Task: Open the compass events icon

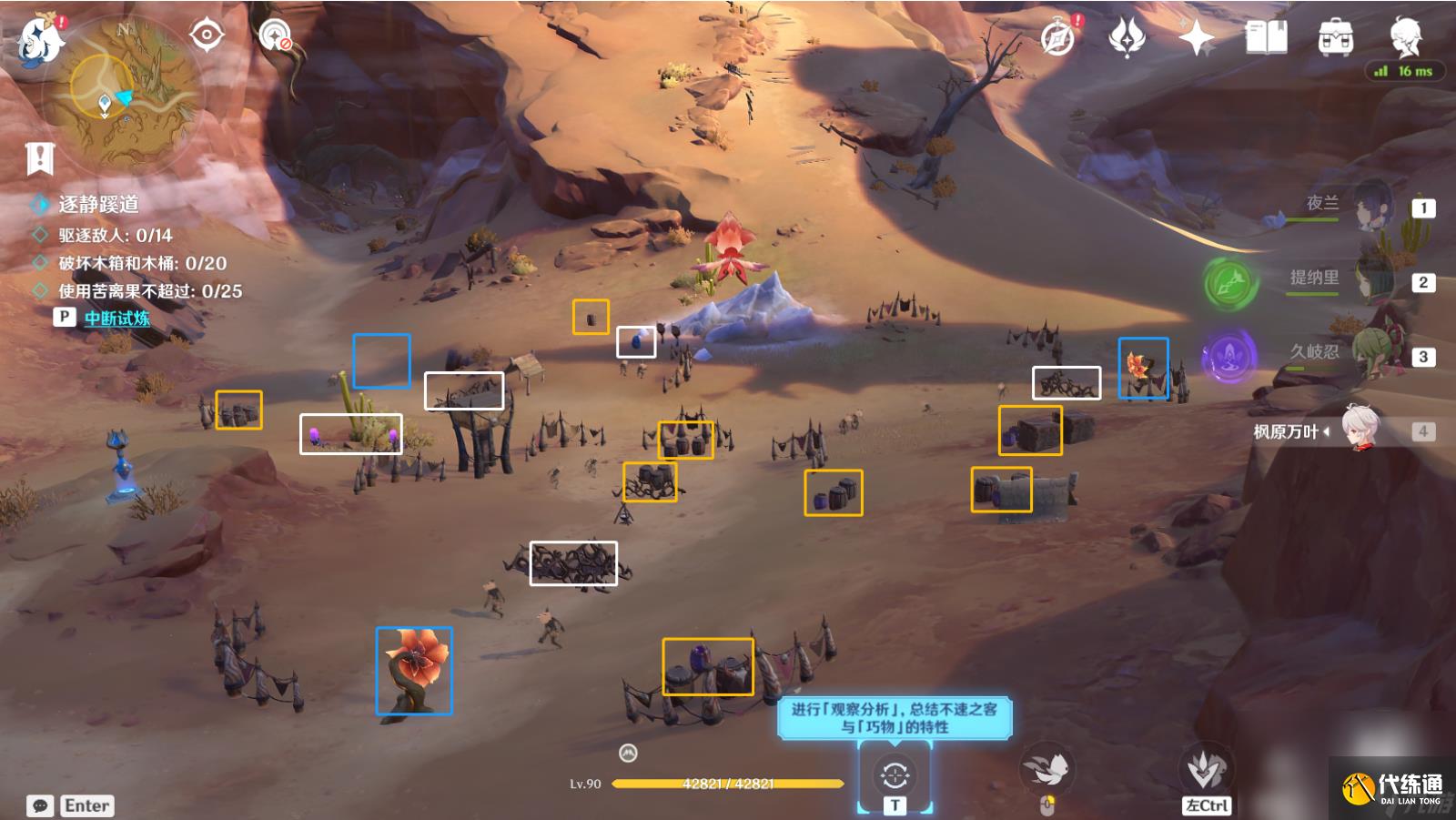Action: (x=1058, y=38)
